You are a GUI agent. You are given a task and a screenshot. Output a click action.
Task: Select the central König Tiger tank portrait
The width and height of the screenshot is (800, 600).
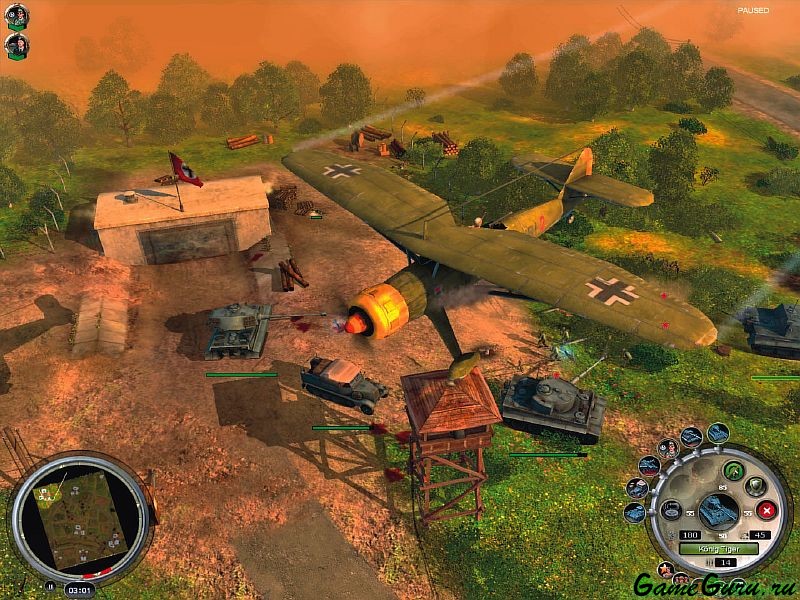718,512
